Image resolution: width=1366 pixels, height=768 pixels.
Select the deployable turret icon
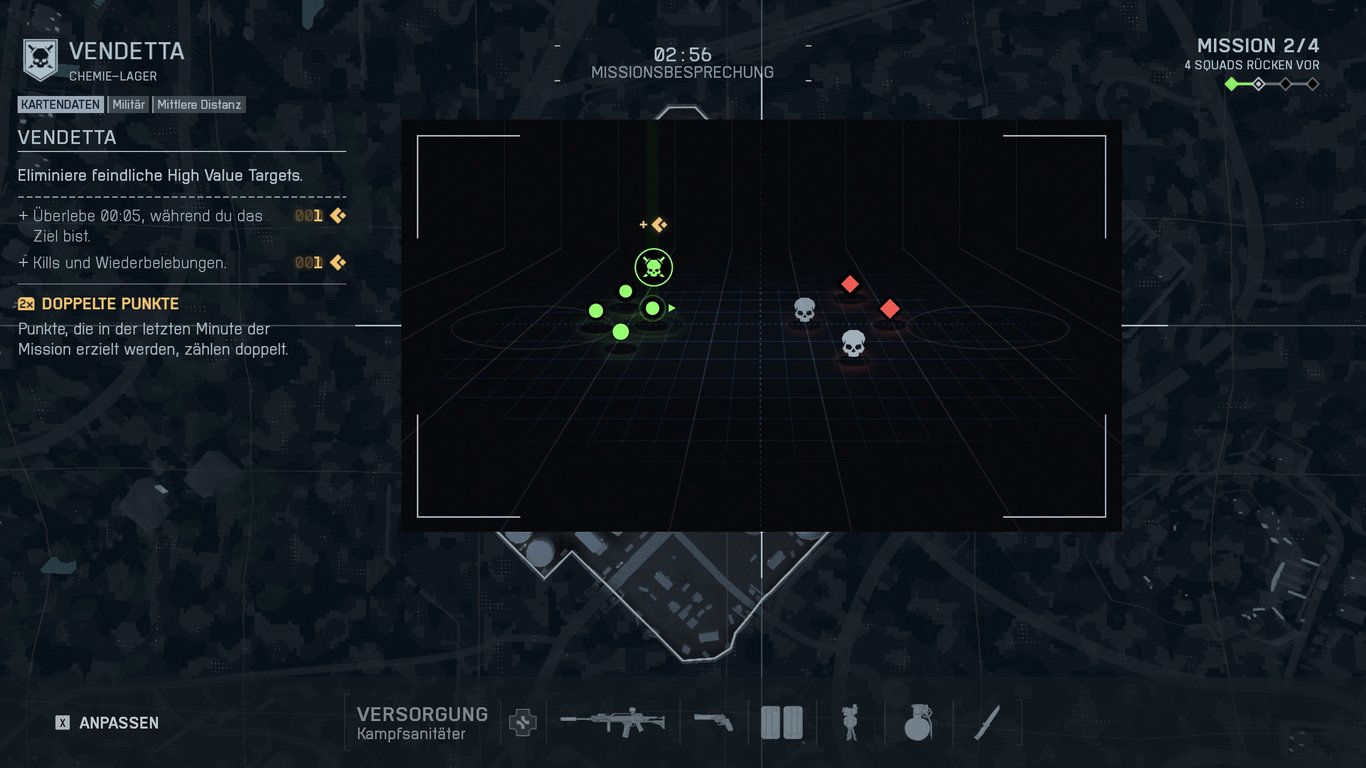(x=850, y=721)
